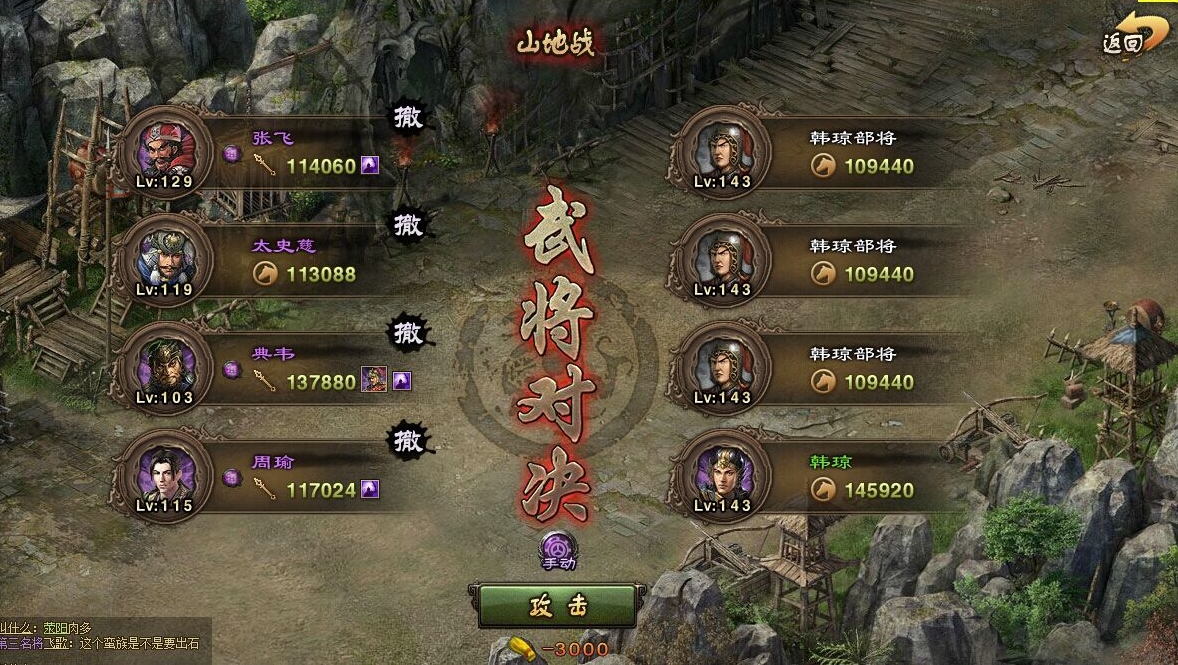The height and width of the screenshot is (665, 1178).
Task: Select 张飞's portrait
Action: [x=163, y=154]
